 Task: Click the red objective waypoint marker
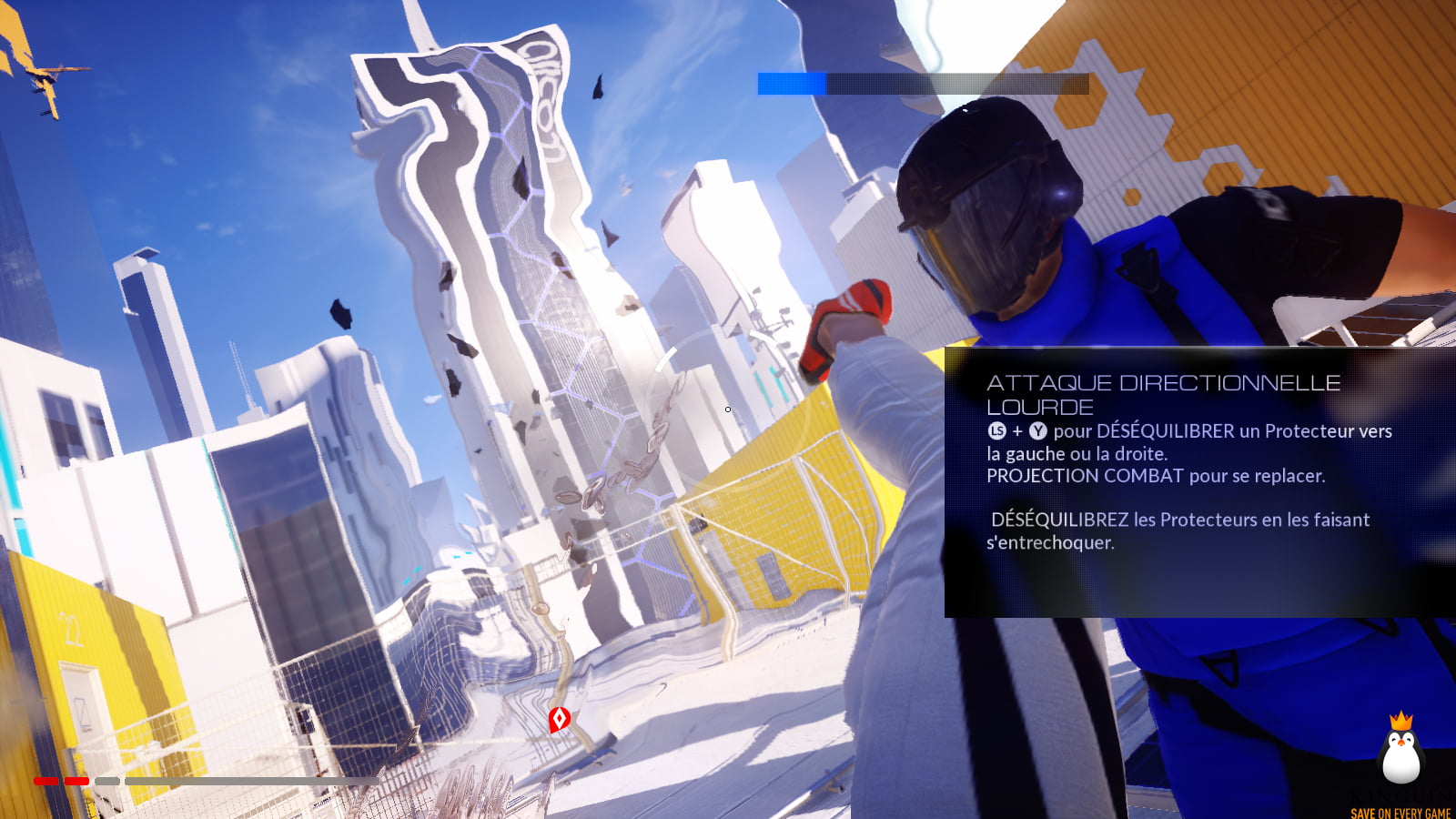click(560, 719)
